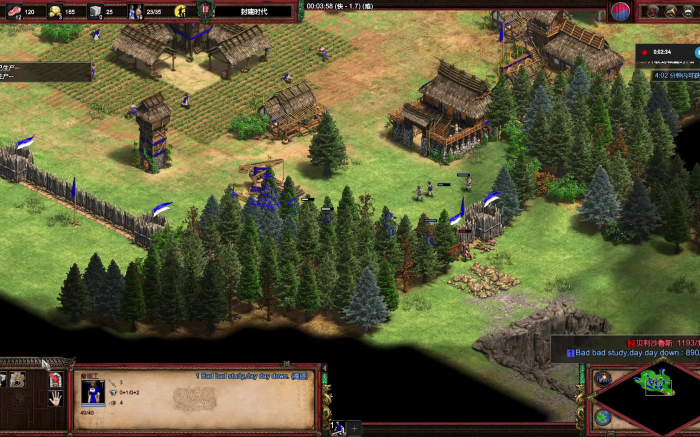
Task: Click the gold resource icon
Action: pos(54,11)
